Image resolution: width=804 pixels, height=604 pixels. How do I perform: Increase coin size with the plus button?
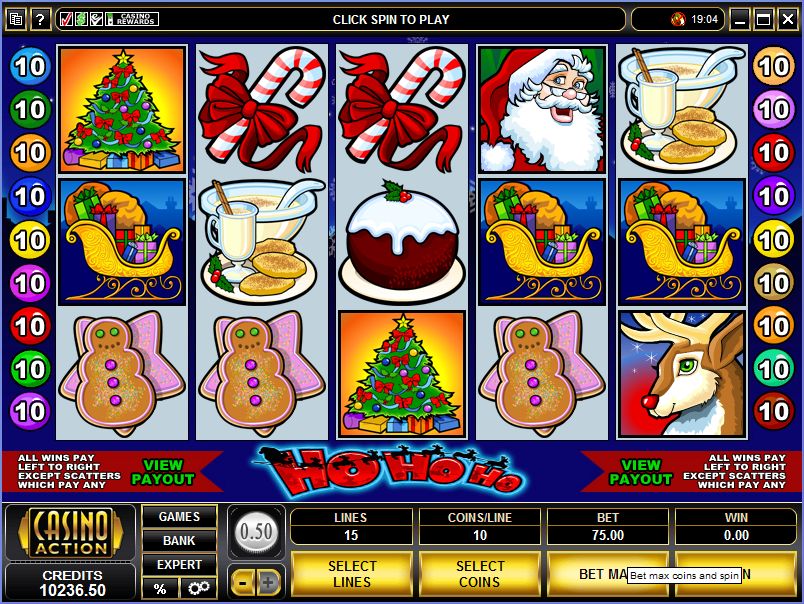pyautogui.click(x=269, y=582)
